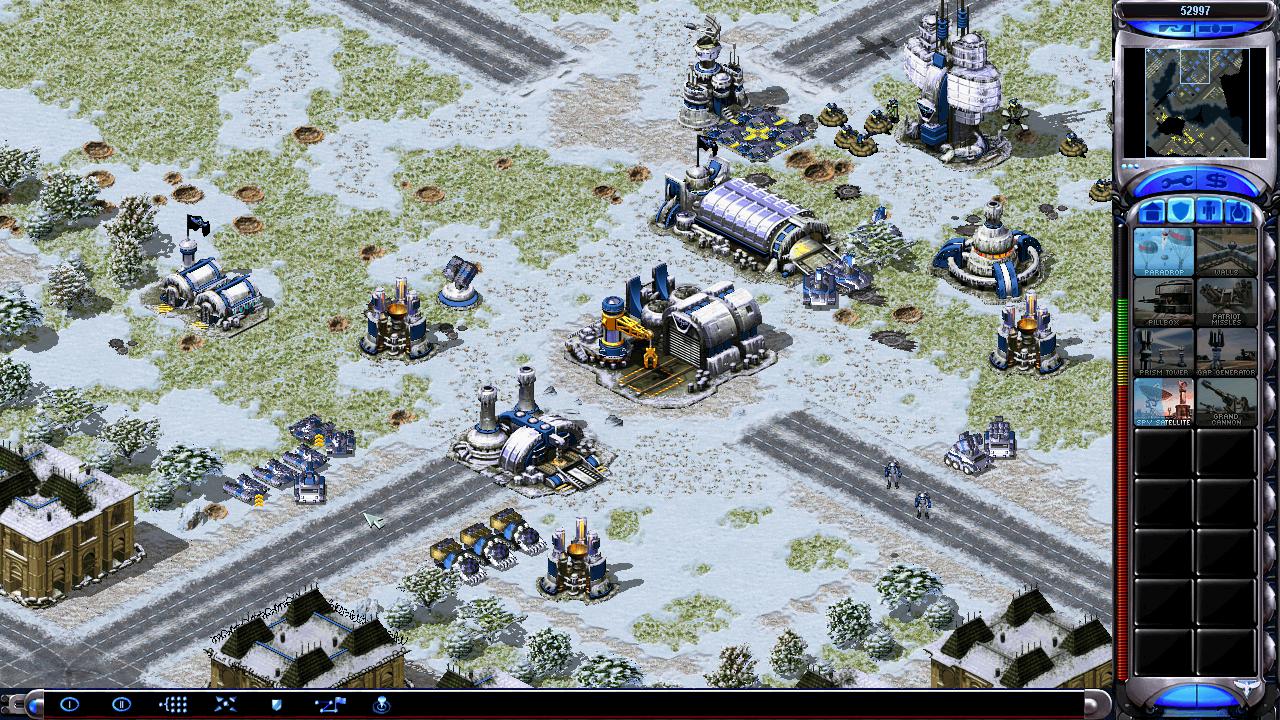Select control group two button

click(x=121, y=704)
